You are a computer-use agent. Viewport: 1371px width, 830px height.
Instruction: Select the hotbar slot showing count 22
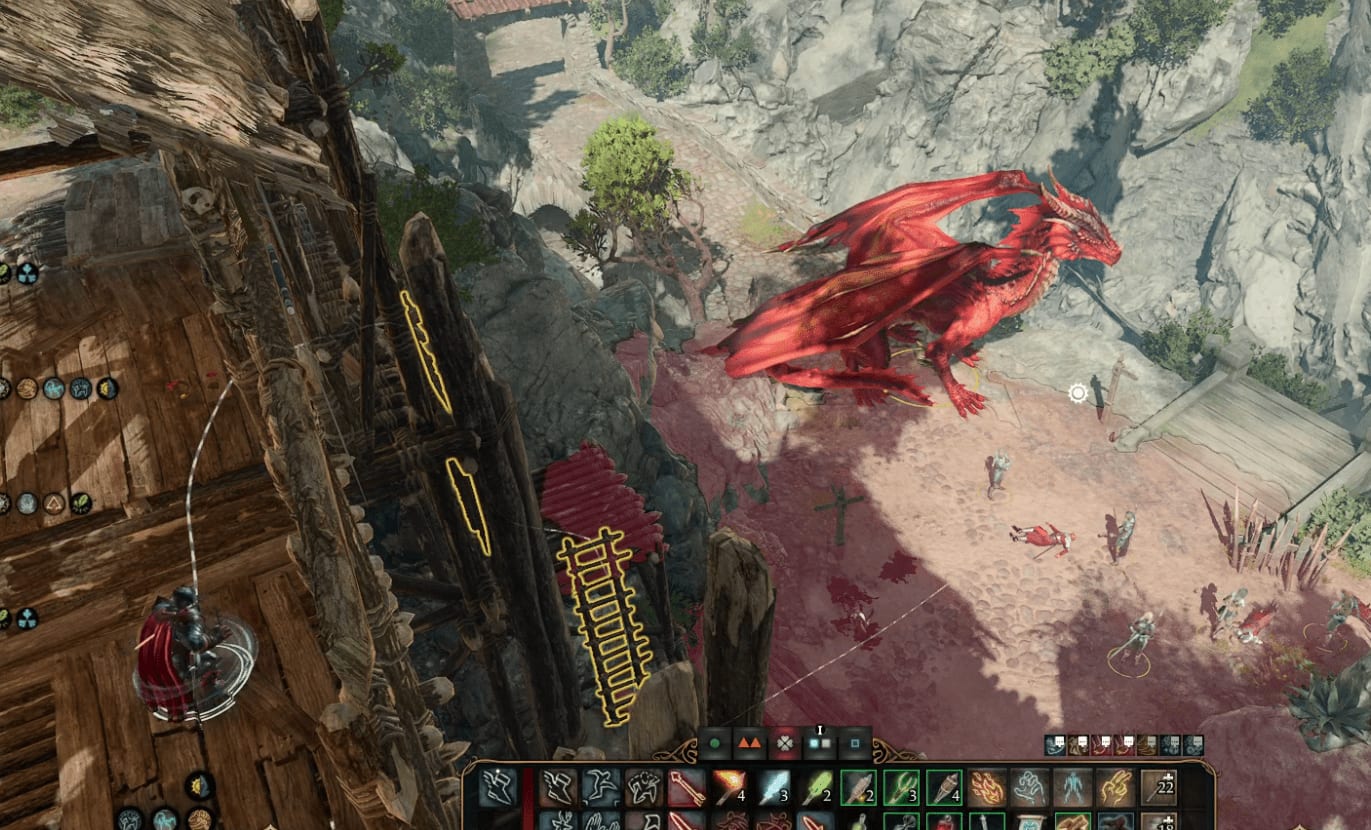[x=1159, y=788]
